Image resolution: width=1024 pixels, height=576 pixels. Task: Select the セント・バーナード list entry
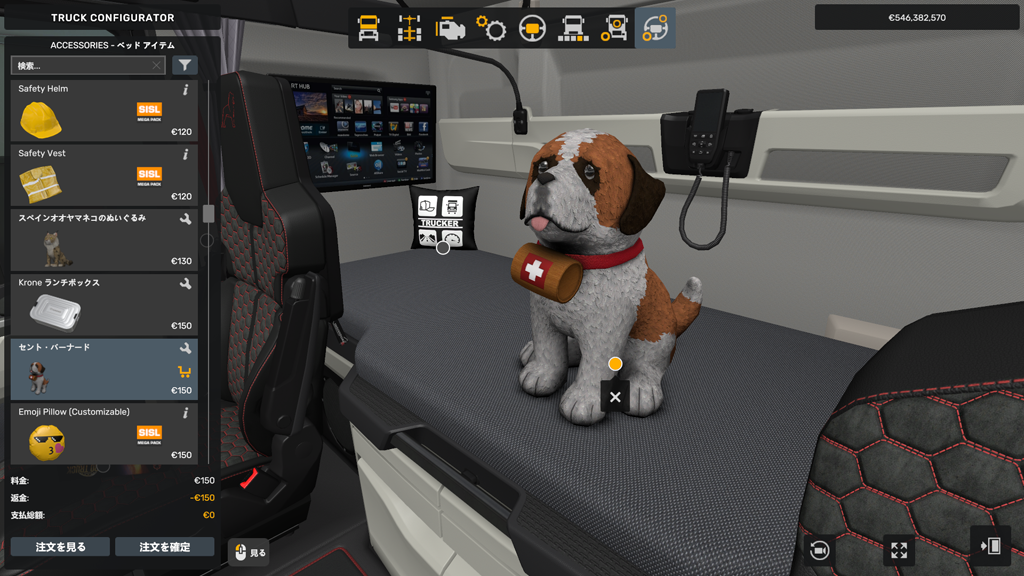(100, 369)
